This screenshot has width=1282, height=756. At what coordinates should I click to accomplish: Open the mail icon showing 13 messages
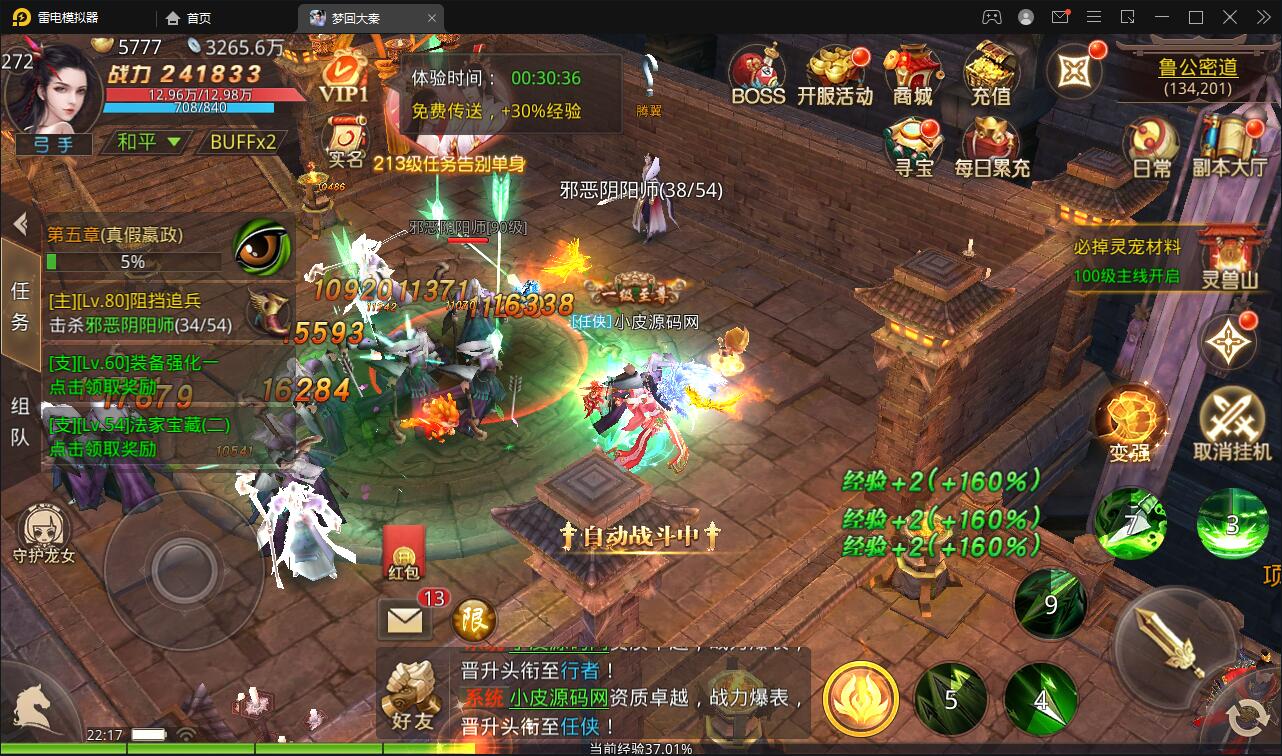point(403,619)
